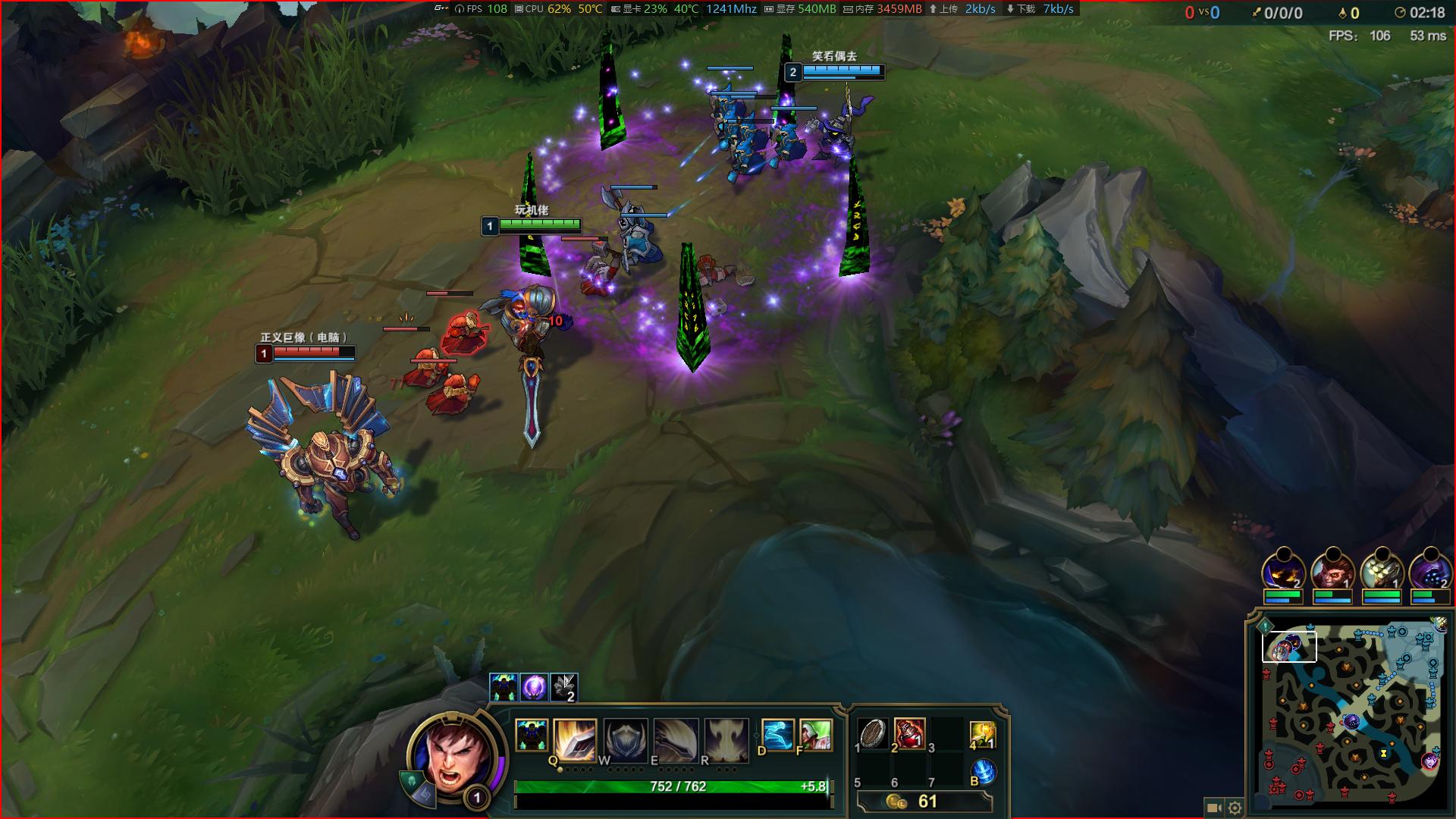
Task: Click the blue Recall button
Action: click(983, 771)
